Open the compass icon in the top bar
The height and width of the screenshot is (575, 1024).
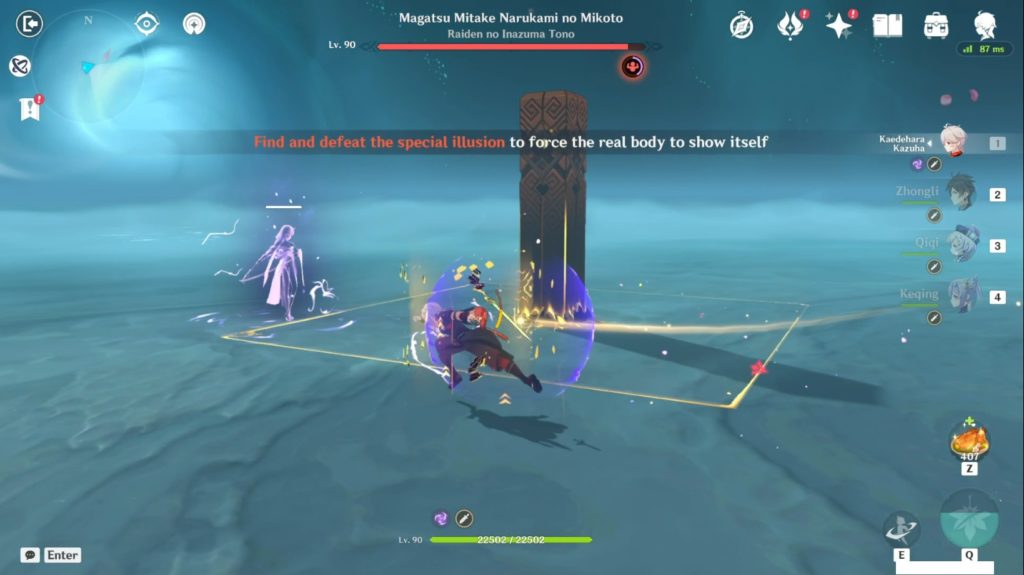click(741, 26)
